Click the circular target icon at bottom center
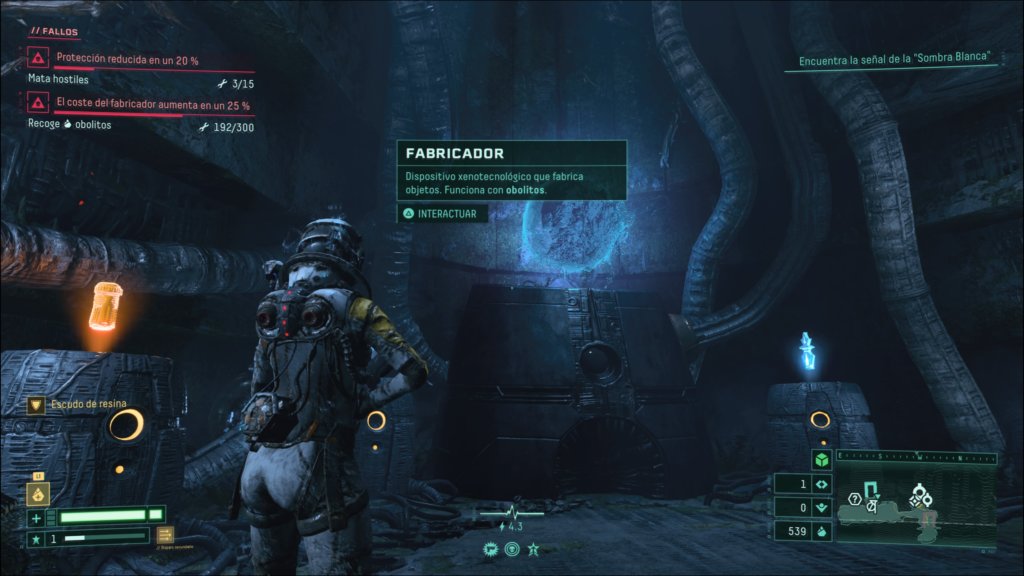1024x576 pixels. tap(512, 548)
